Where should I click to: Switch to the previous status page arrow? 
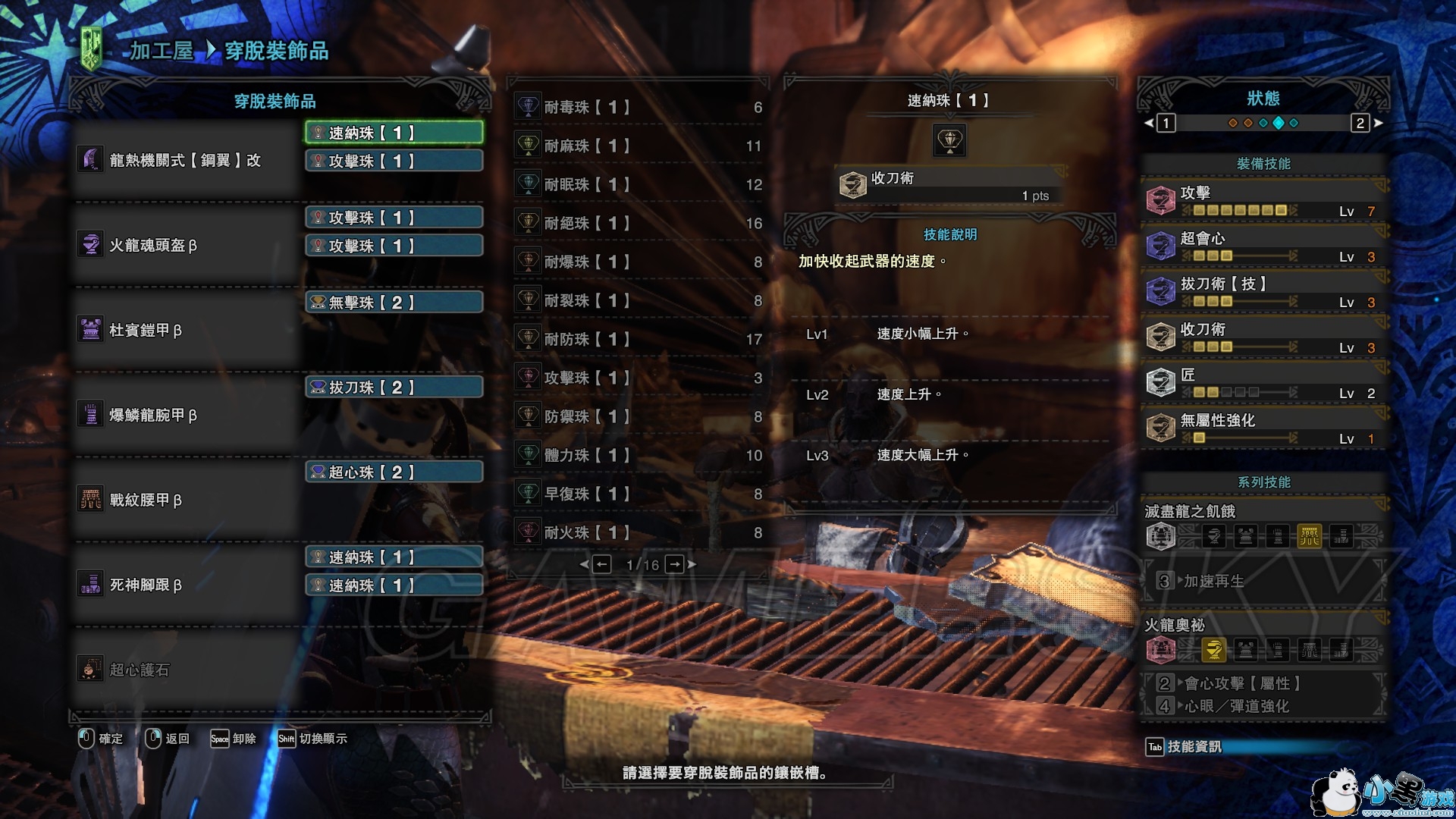pos(1149,123)
